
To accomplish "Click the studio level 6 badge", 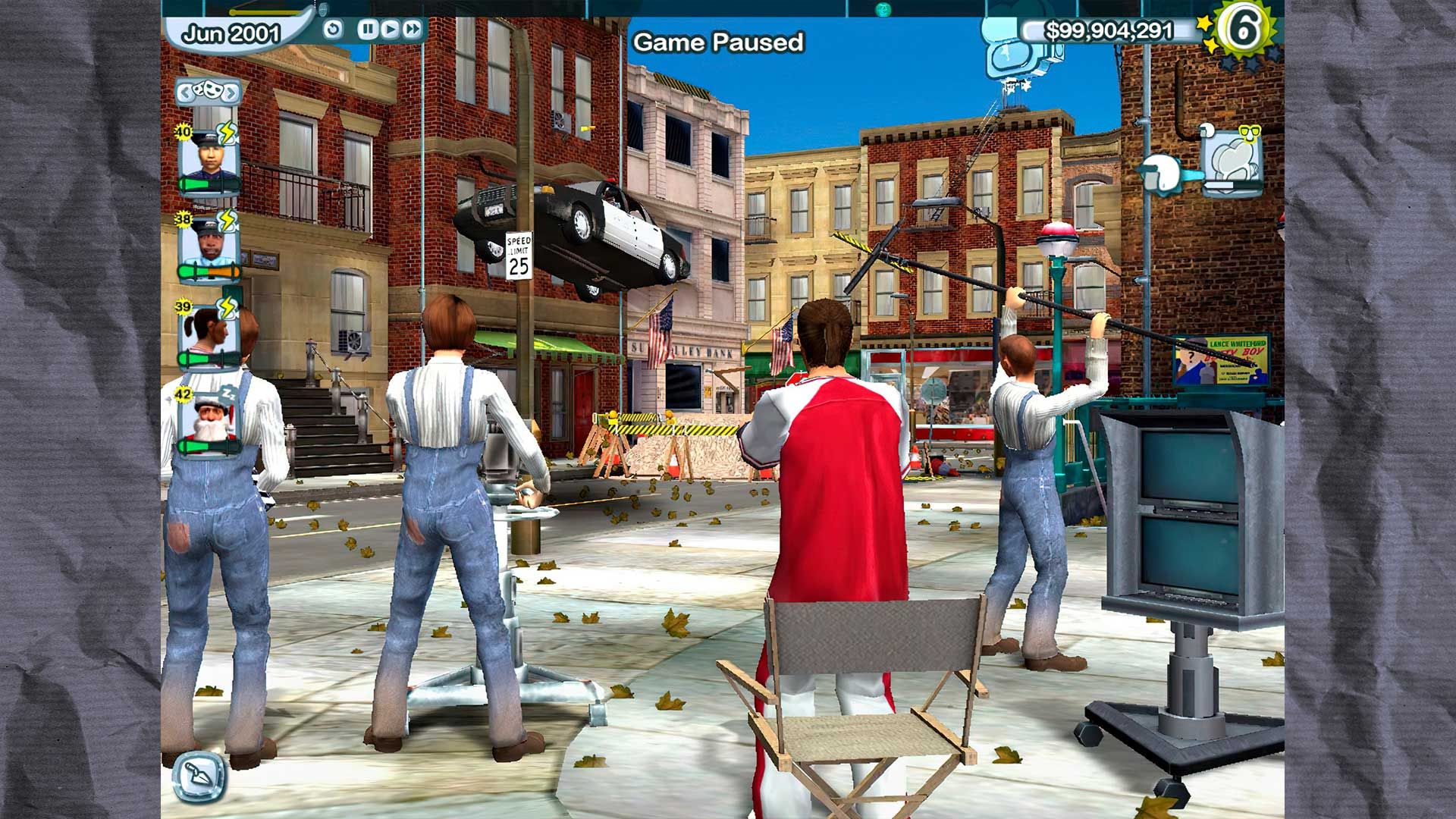I will pos(1244,29).
